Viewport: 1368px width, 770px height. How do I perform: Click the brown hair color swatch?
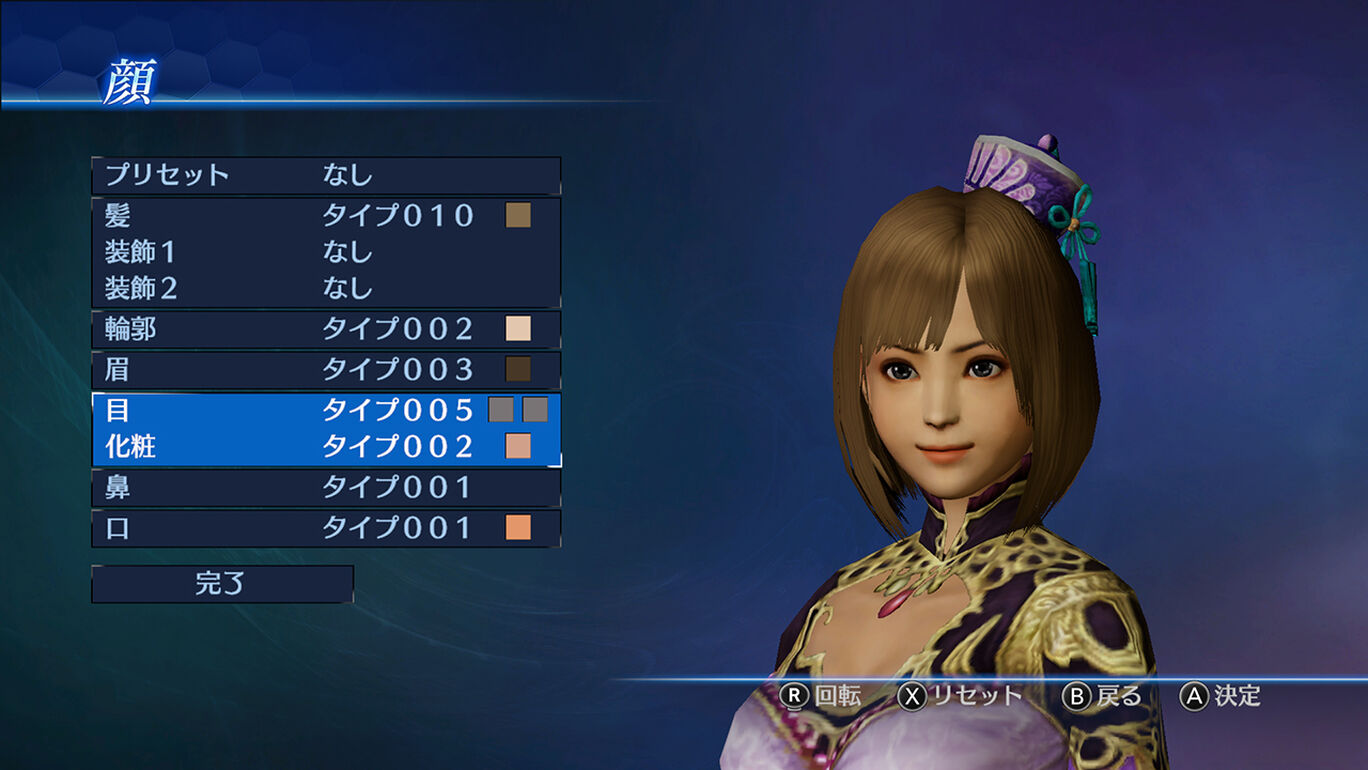[518, 215]
